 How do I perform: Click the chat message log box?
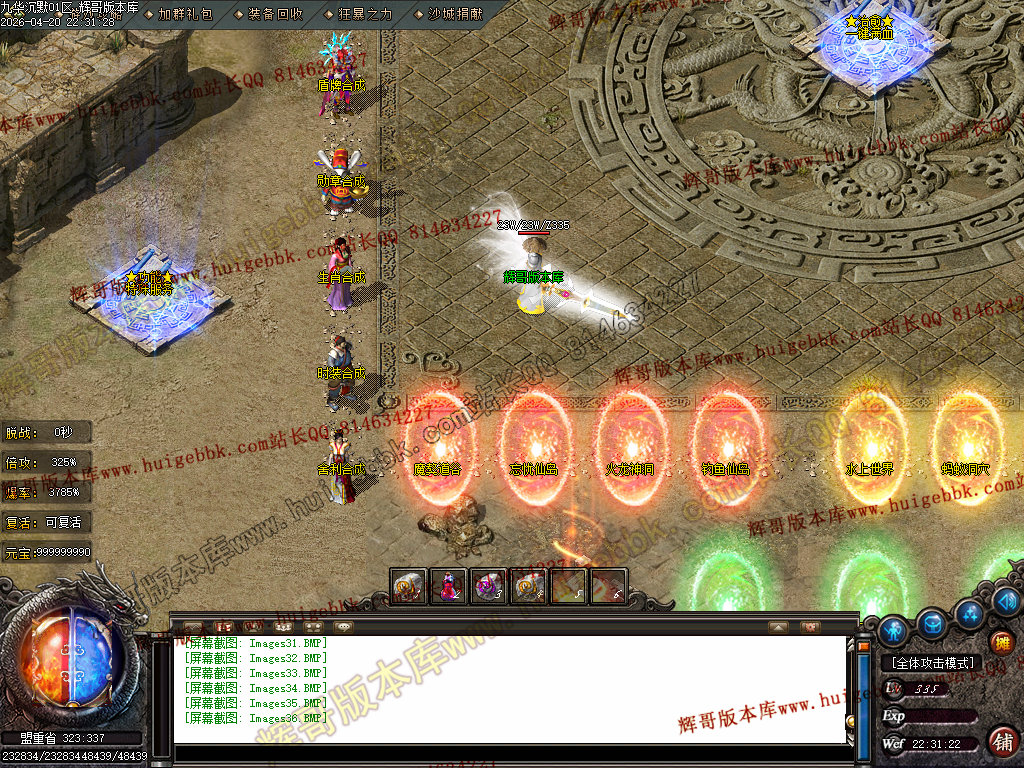[x=510, y=690]
